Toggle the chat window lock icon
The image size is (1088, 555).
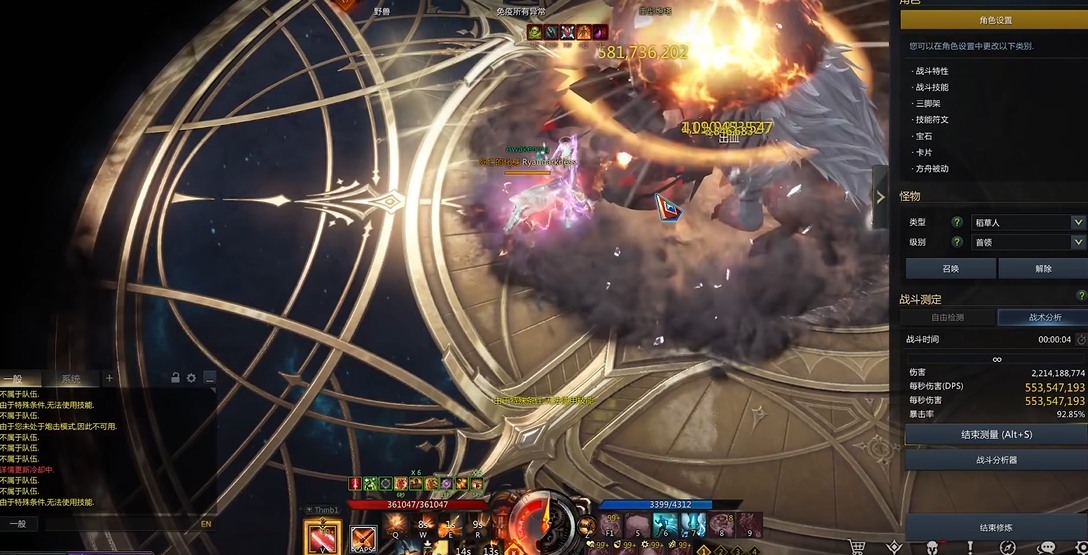[175, 378]
